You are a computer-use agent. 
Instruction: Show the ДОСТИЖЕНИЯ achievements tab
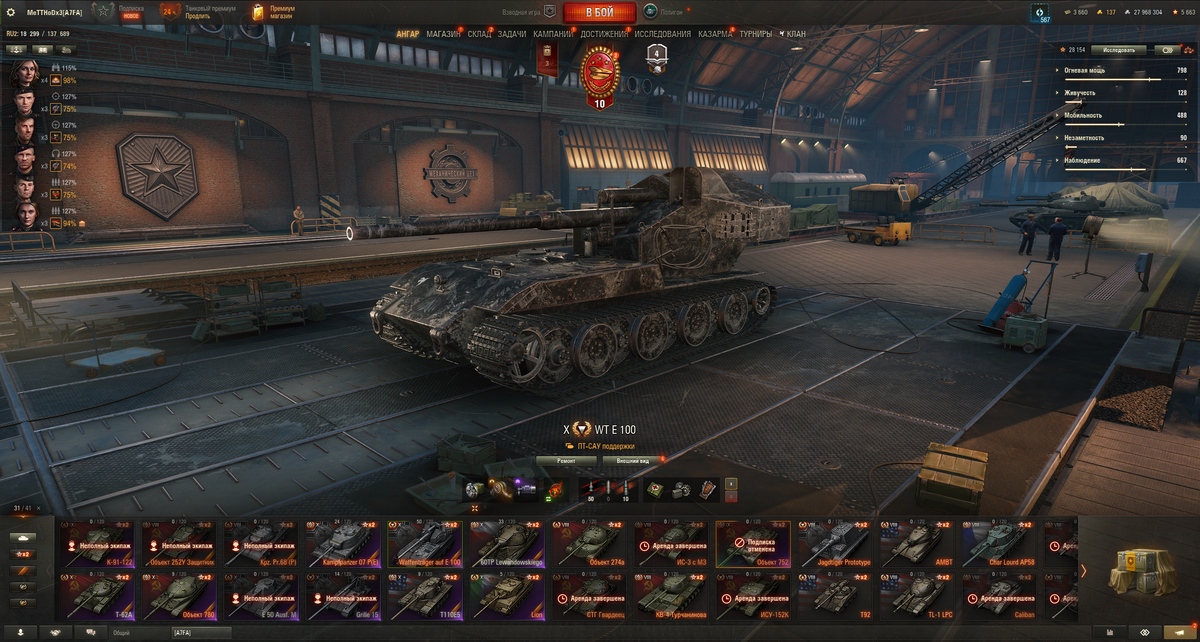(x=604, y=34)
